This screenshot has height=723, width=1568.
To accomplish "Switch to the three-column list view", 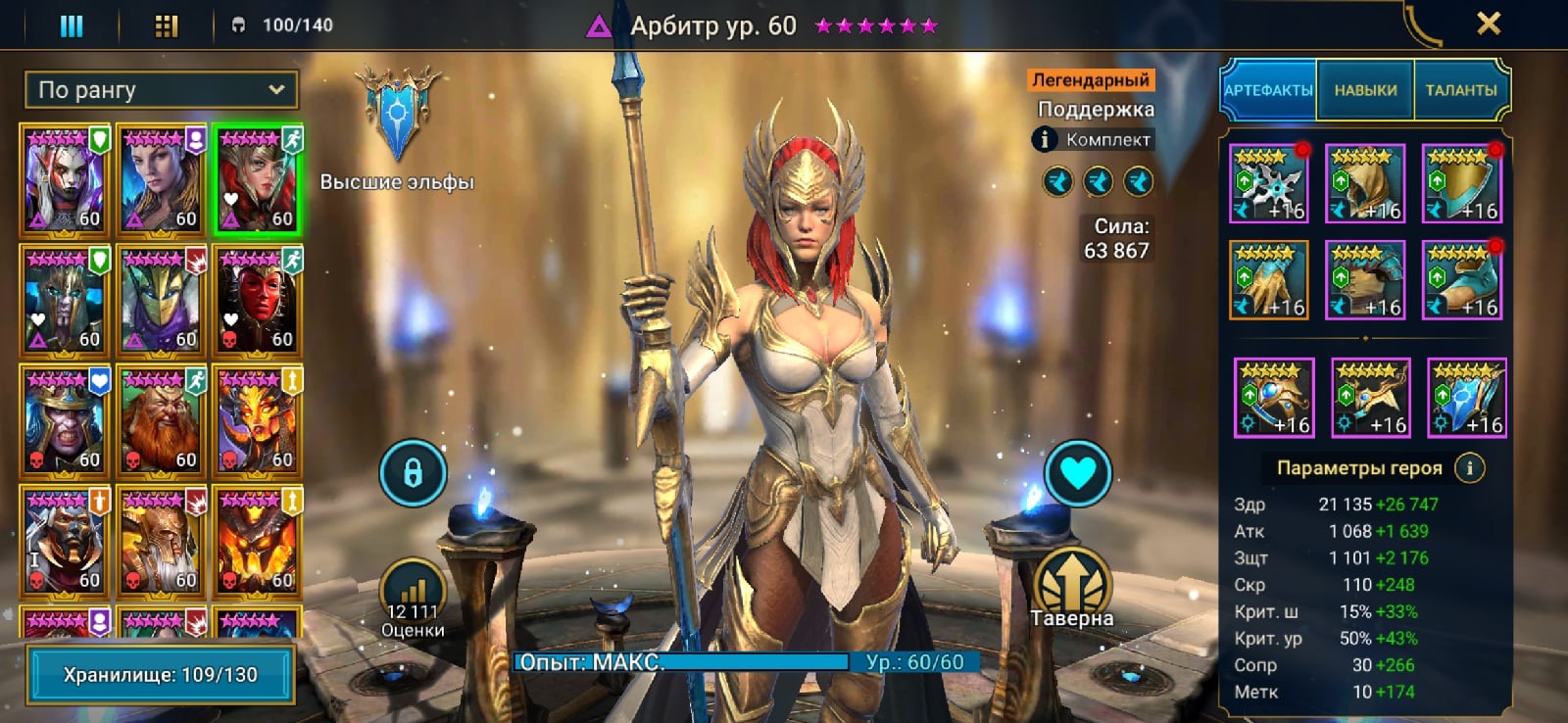I will (72, 25).
